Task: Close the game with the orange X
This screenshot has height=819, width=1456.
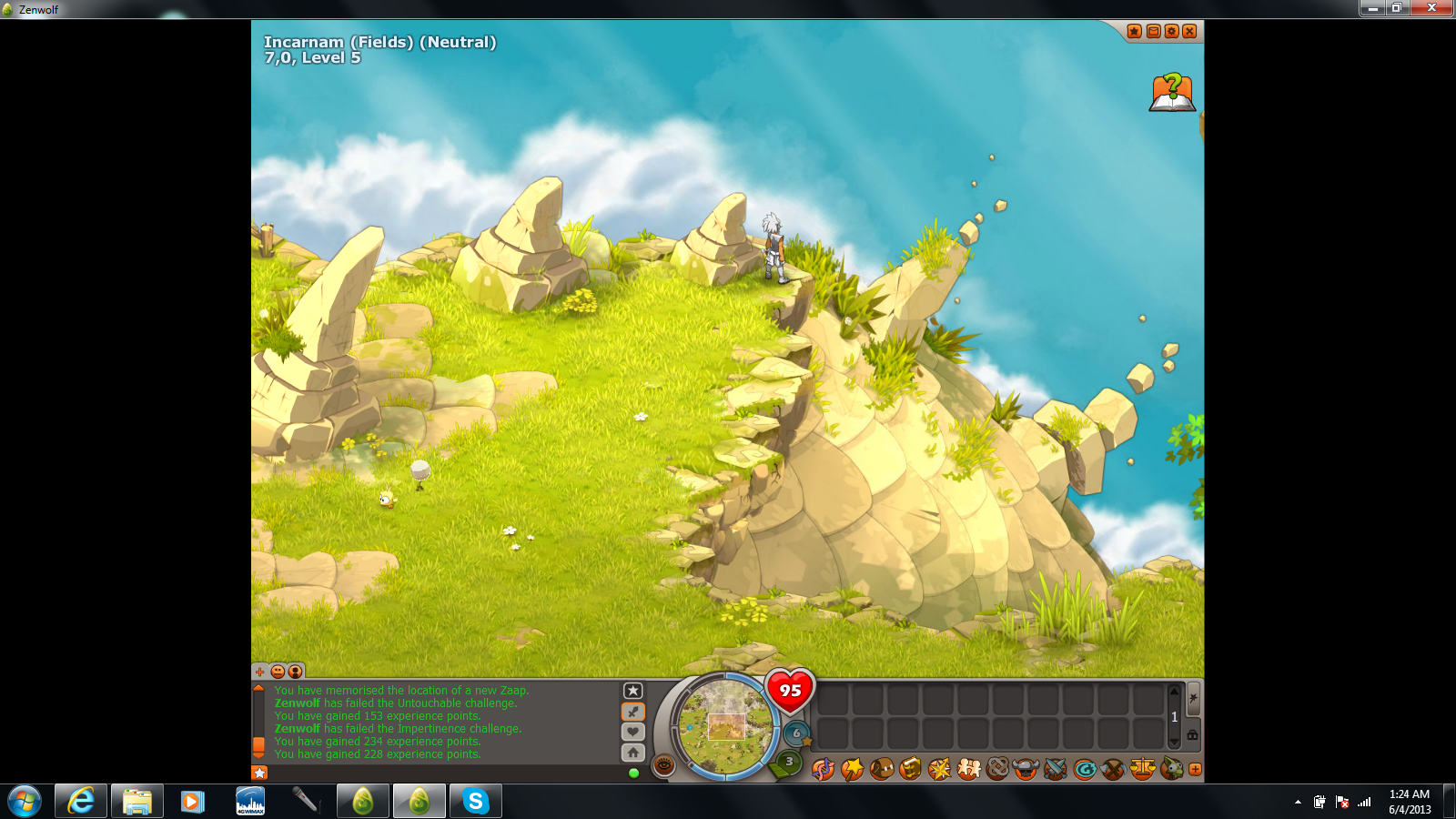Action: [x=1189, y=32]
